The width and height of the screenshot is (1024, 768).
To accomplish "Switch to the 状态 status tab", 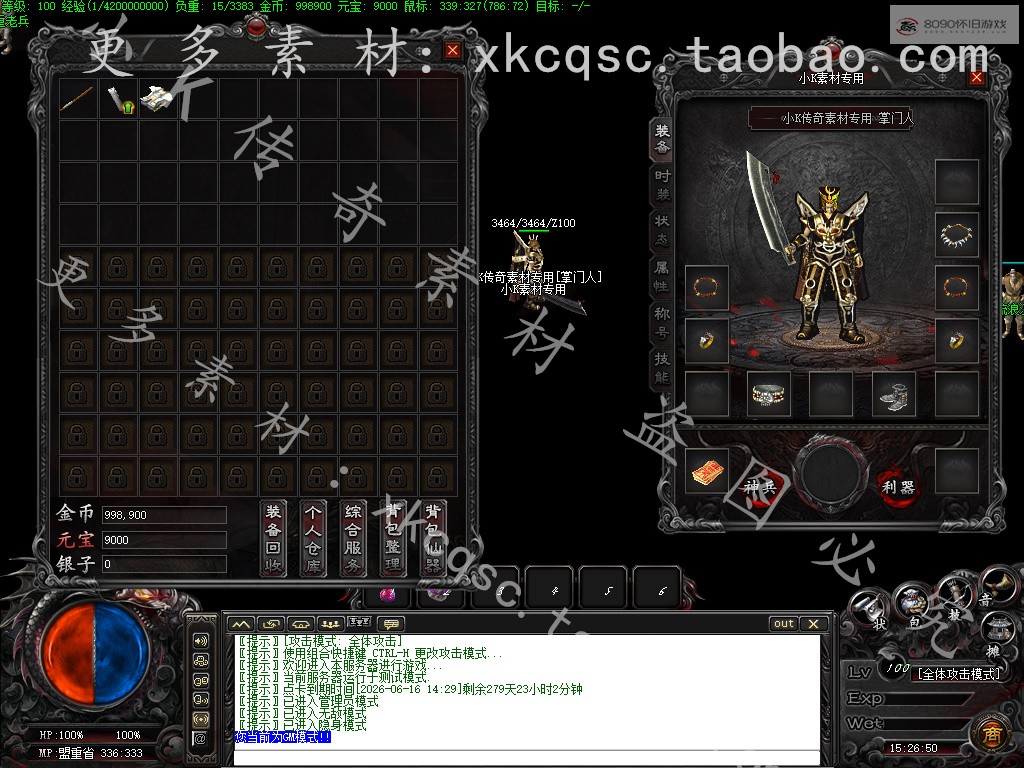I will pyautogui.click(x=663, y=229).
